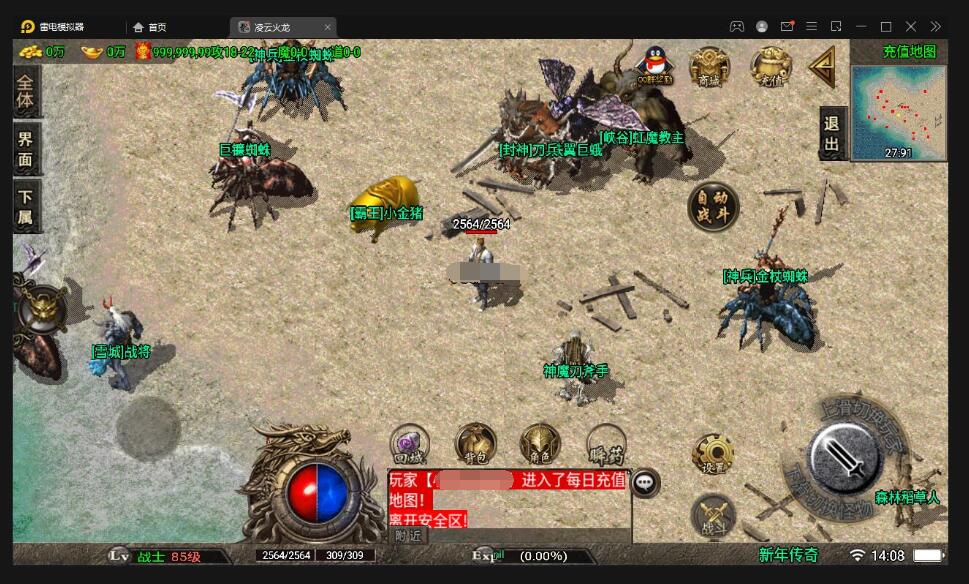Click the 战斗 crossed swords icon

713,515
